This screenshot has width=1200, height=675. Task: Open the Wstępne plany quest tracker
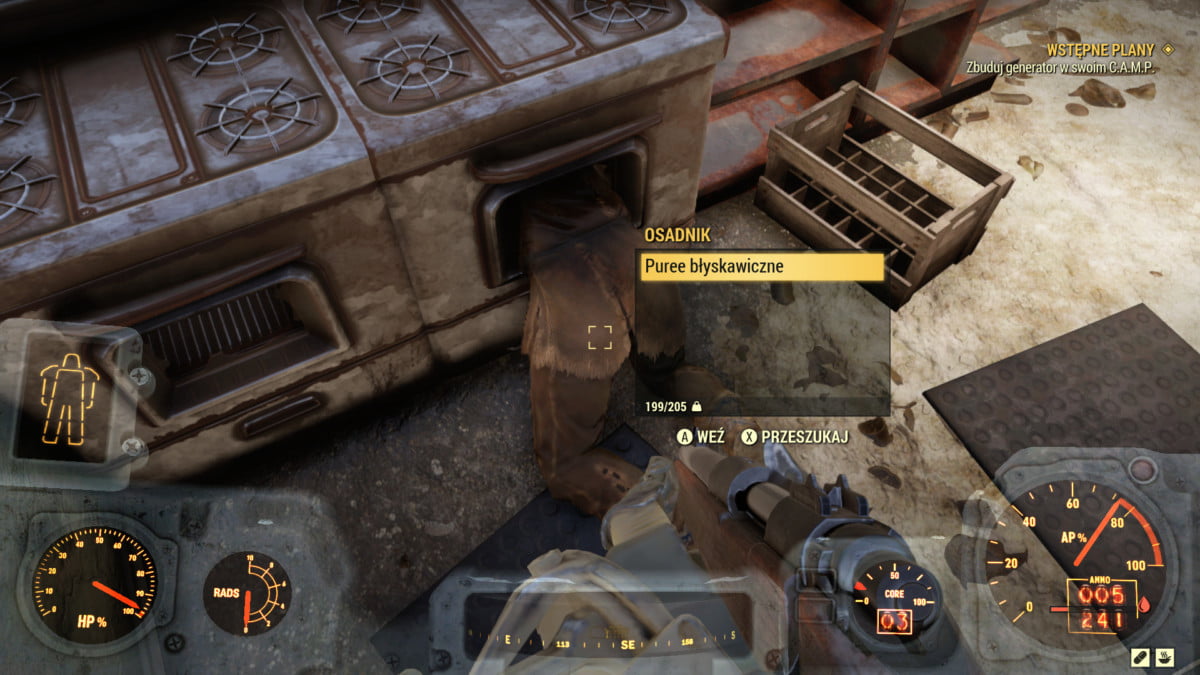click(1099, 49)
